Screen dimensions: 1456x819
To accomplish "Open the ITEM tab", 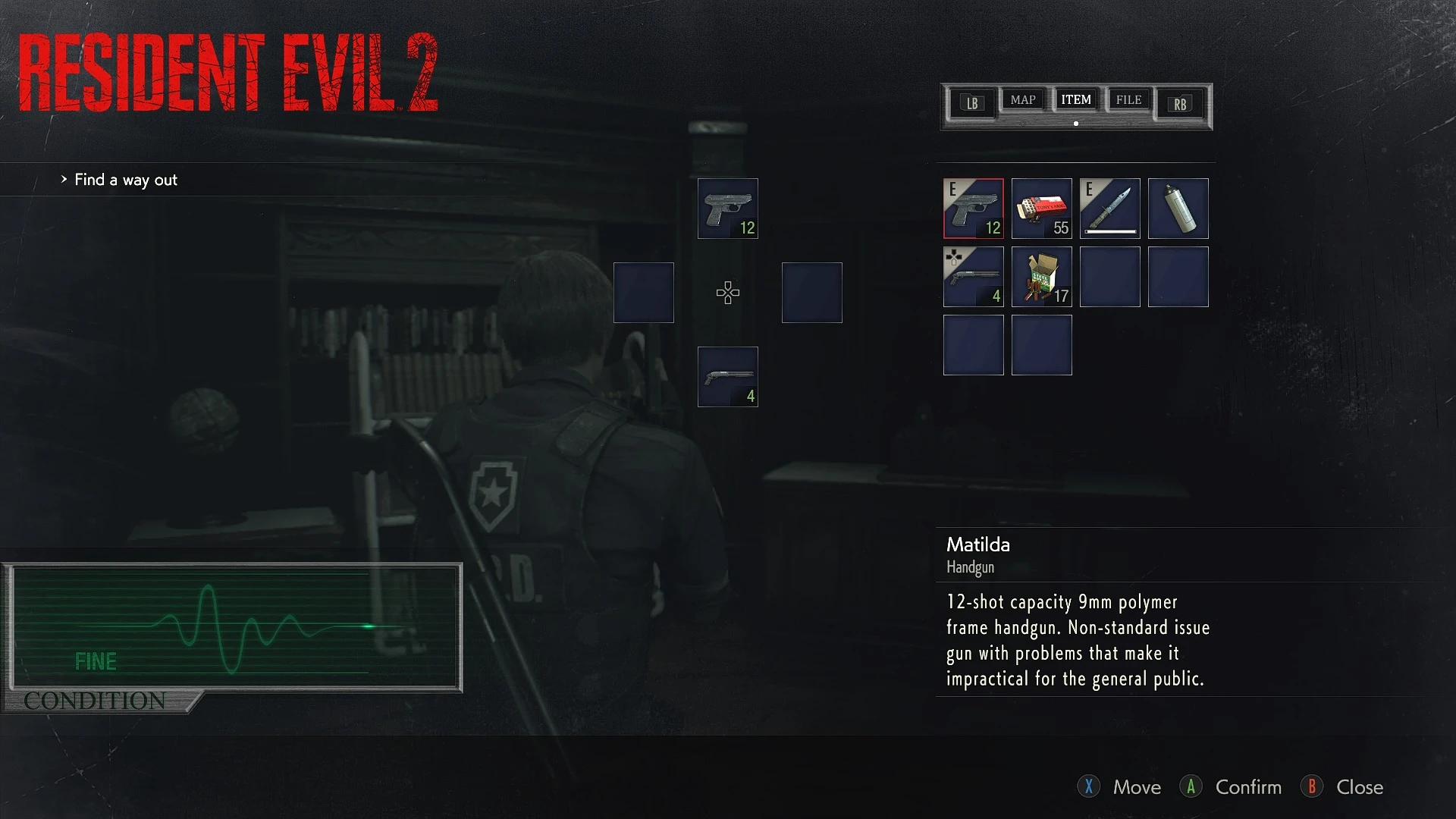I will tap(1076, 99).
